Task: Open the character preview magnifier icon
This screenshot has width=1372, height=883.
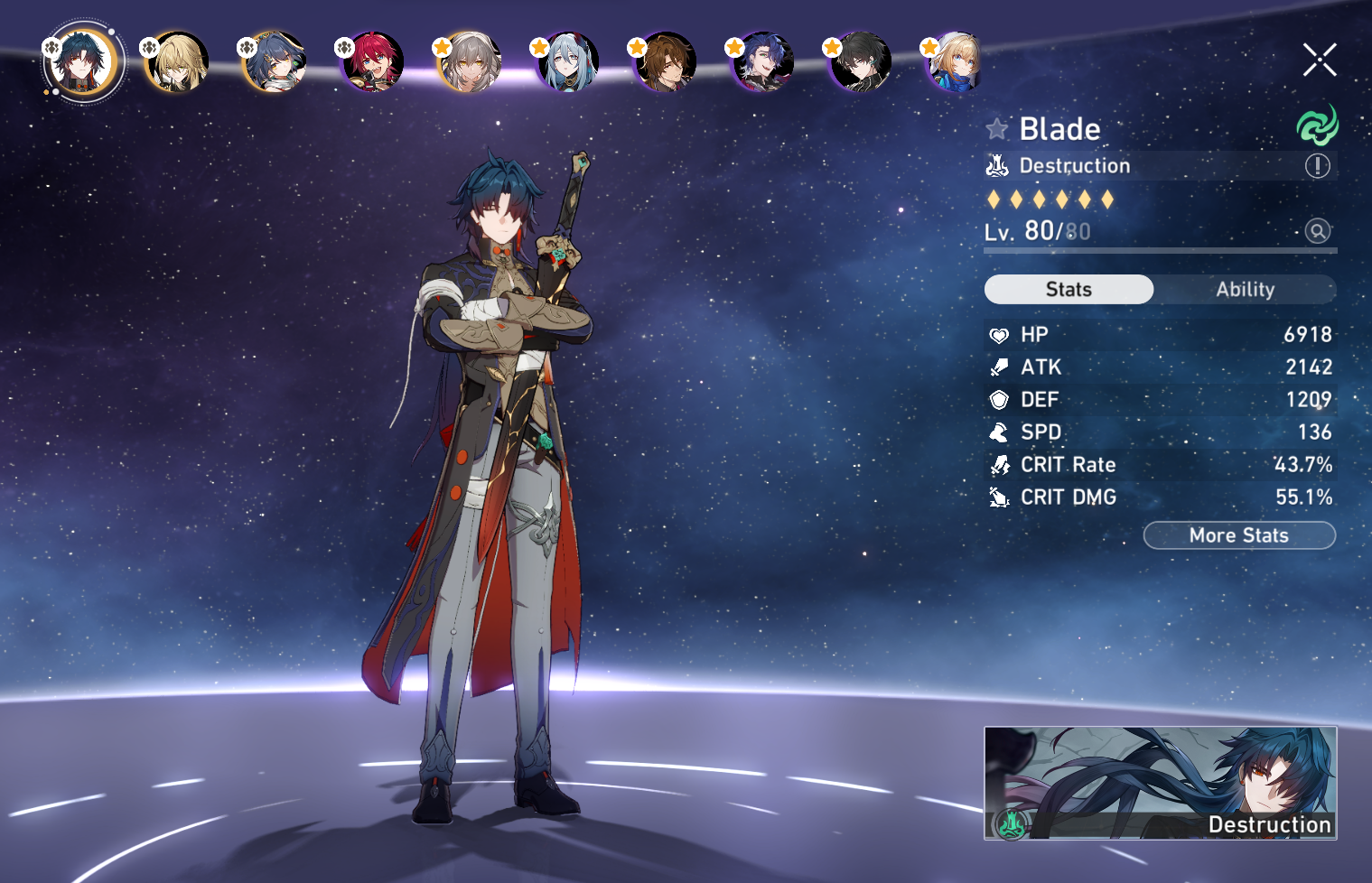Action: (x=1318, y=231)
